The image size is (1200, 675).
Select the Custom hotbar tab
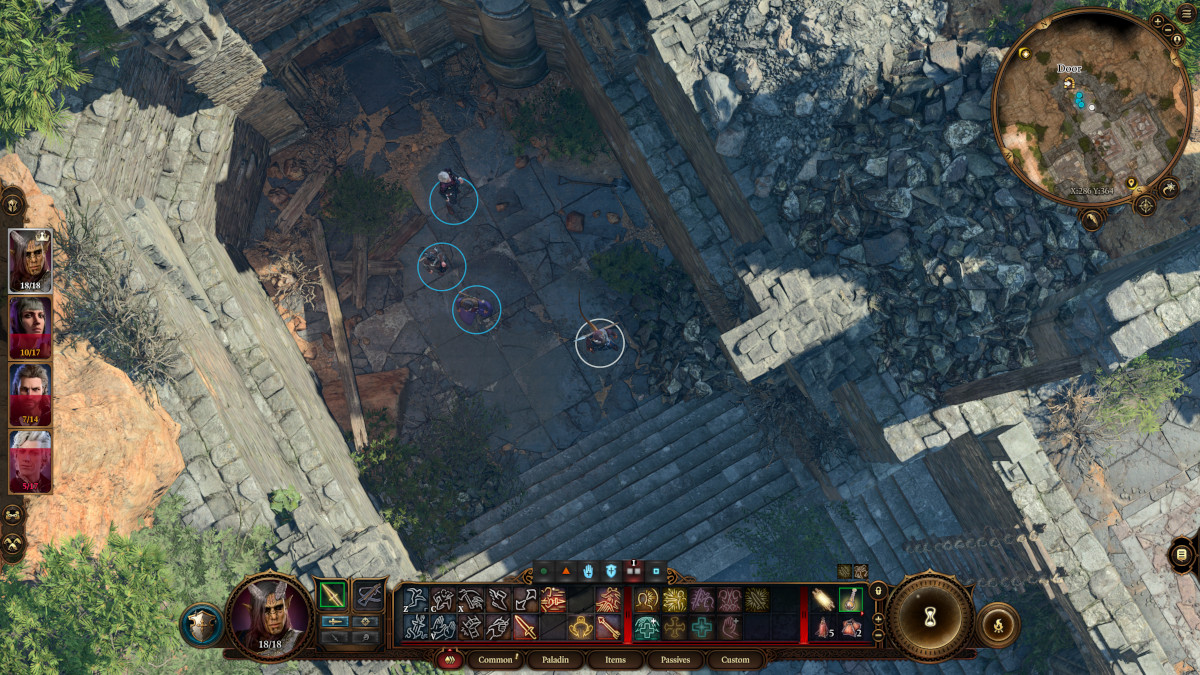coord(735,660)
